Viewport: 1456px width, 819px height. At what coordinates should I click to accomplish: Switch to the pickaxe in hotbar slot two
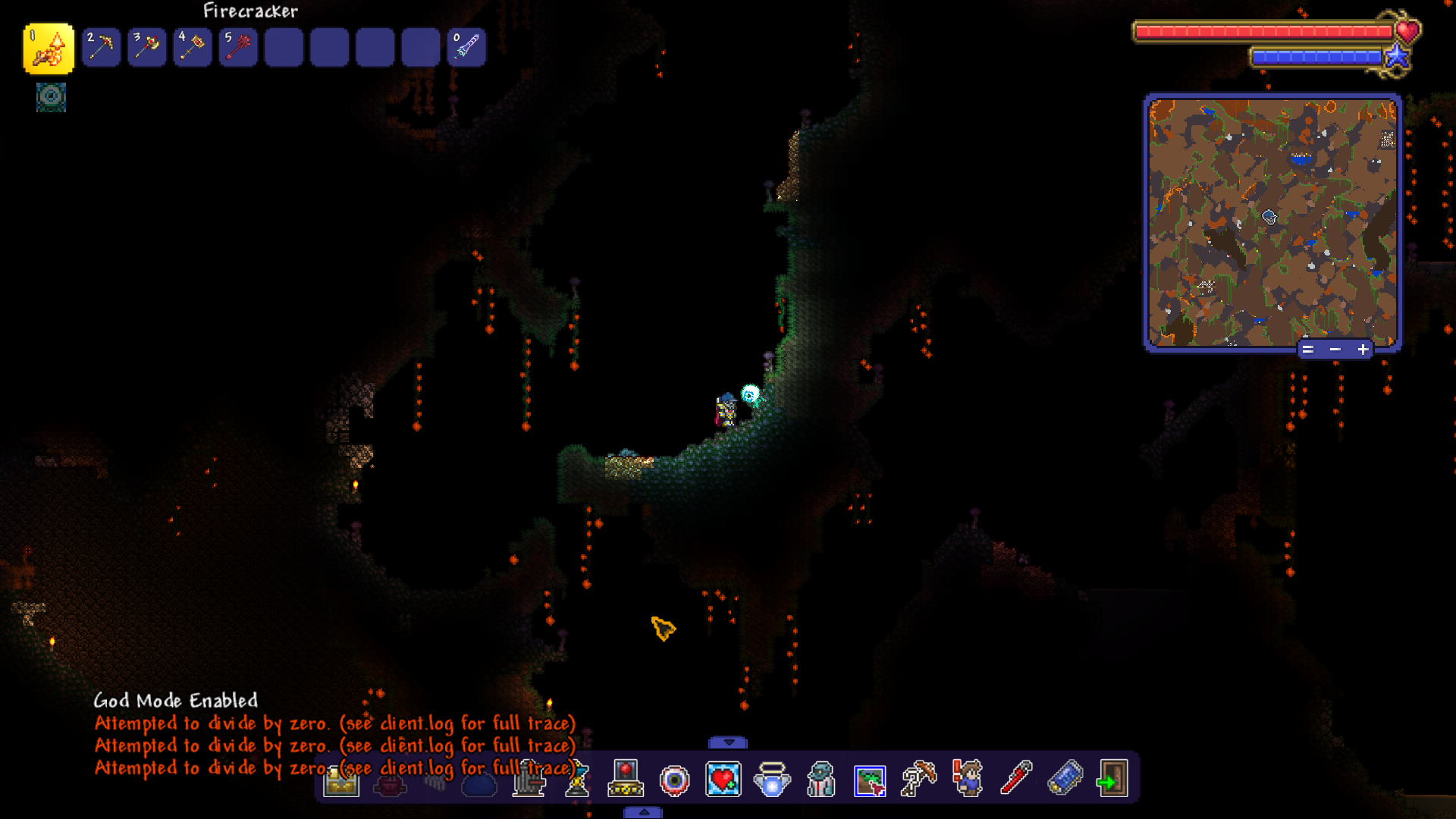101,46
